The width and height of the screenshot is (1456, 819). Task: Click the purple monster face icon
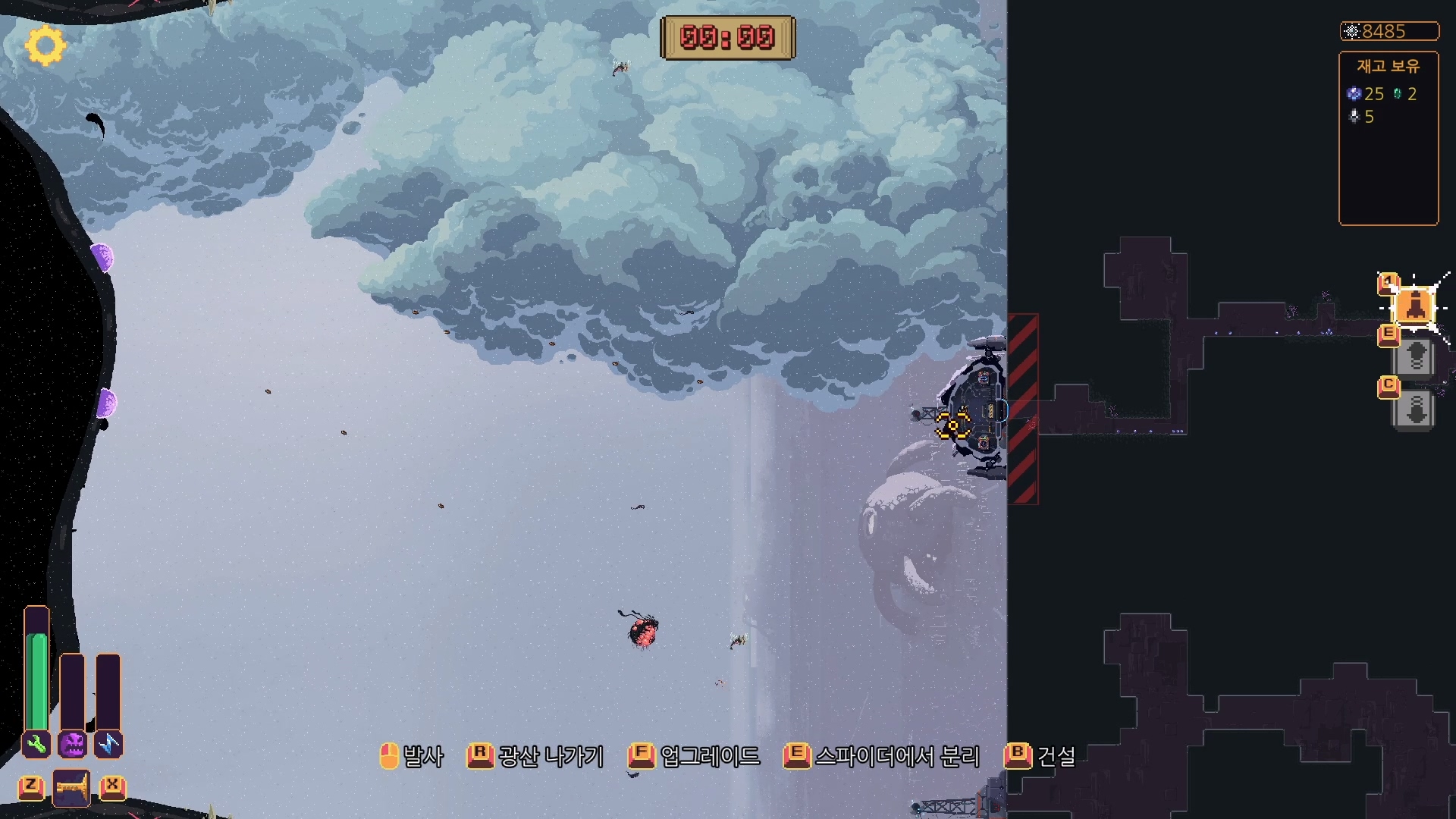pos(73,744)
